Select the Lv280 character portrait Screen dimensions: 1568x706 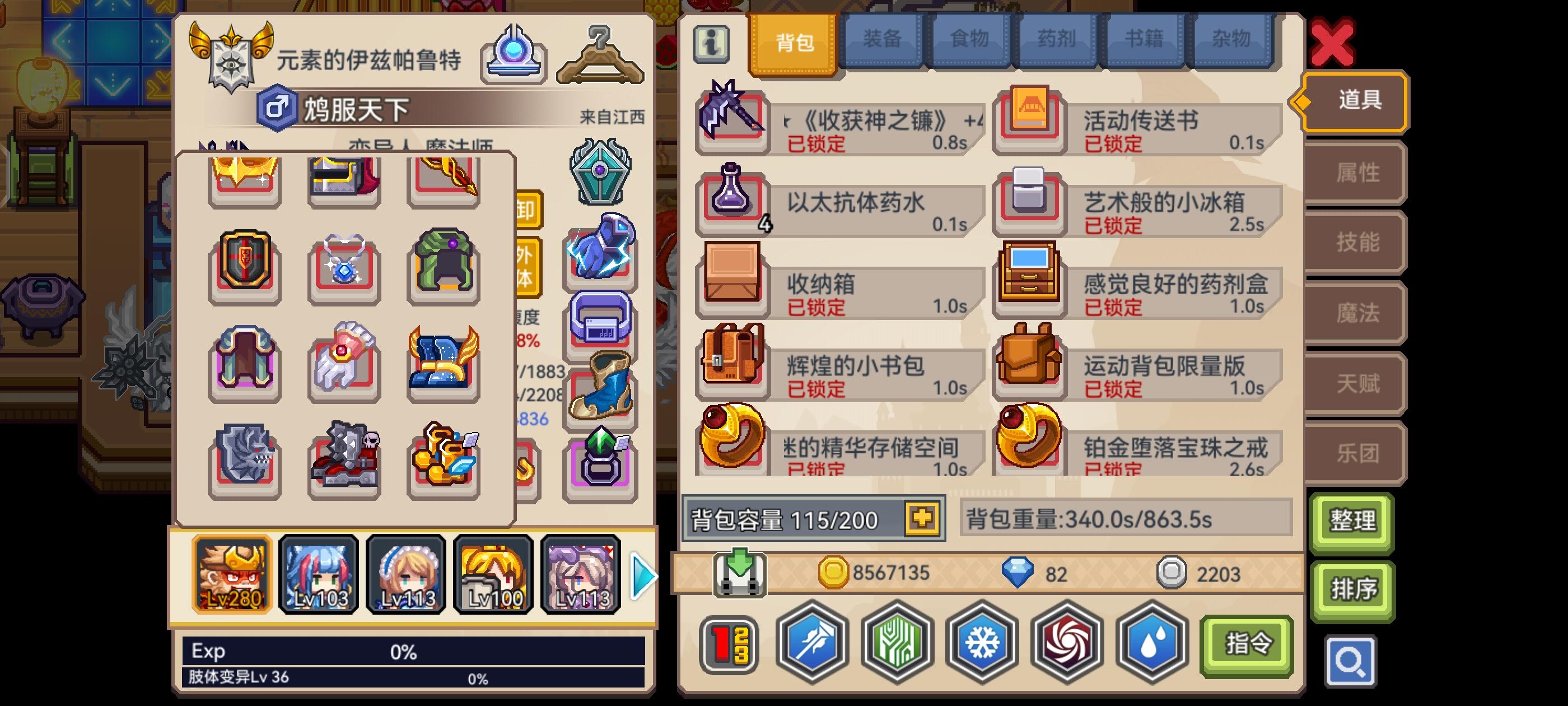tap(231, 573)
